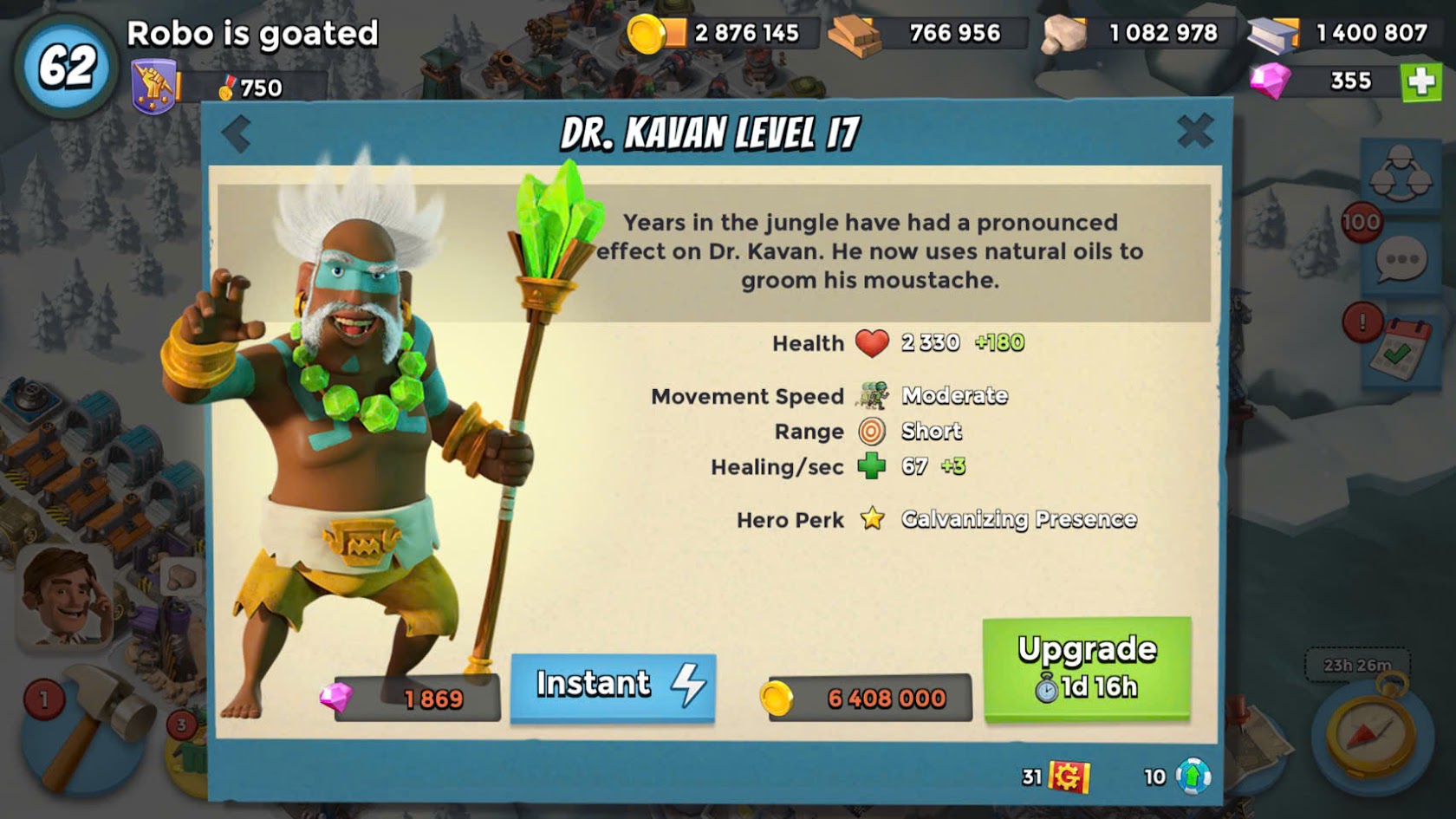Tap the rank shield badge
Viewport: 1456px width, 819px height.
154,87
